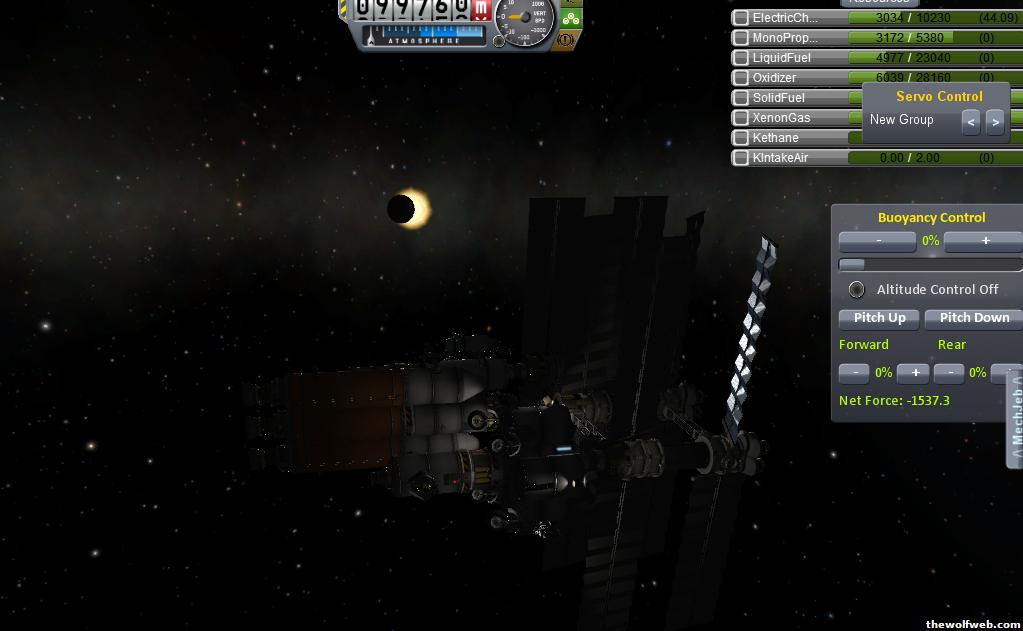
Task: Decrease buoyancy with the top minus button
Action: 878,241
